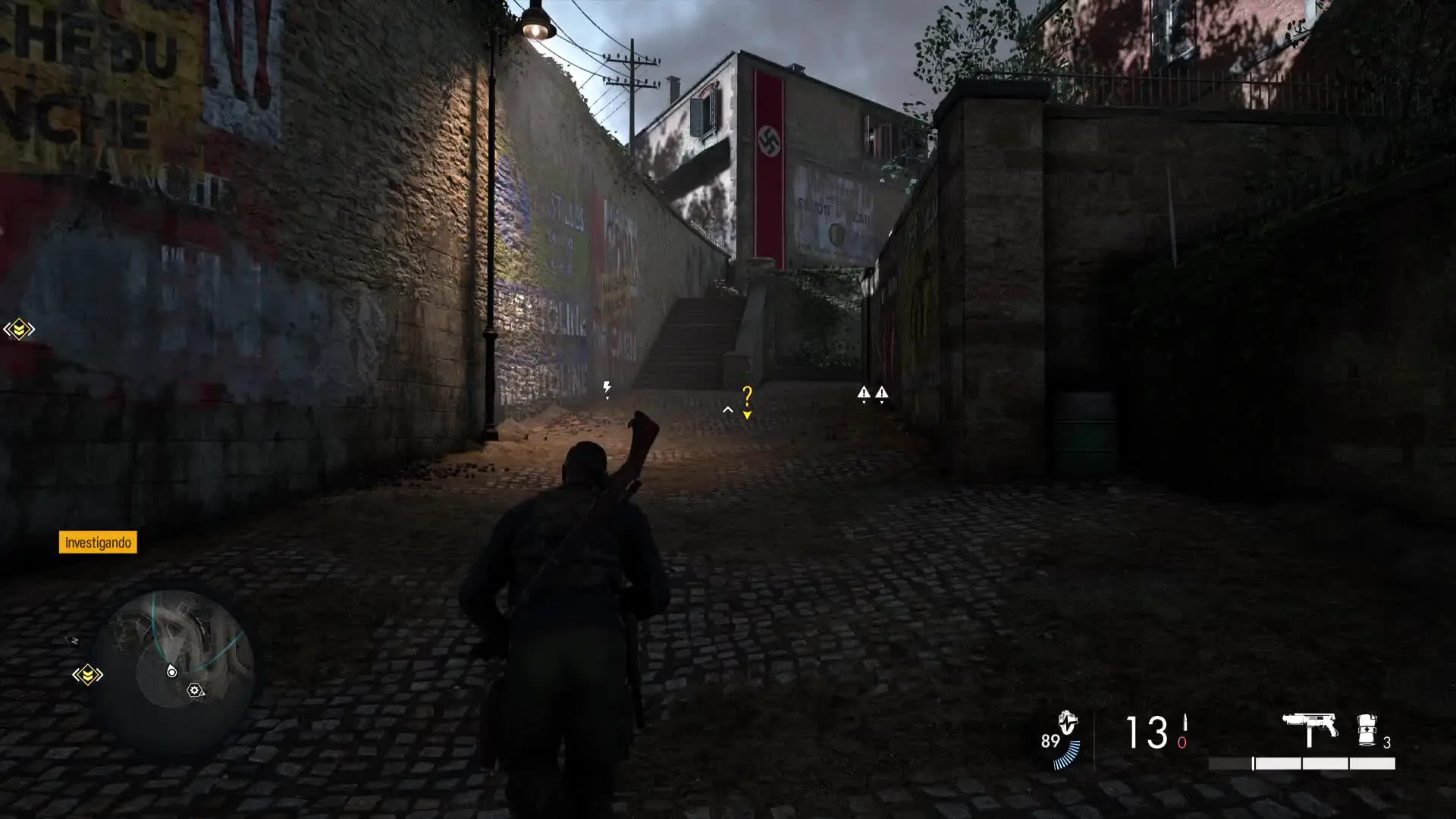Click the white lightning bolt marker
Image resolution: width=1456 pixels, height=819 pixels.
(607, 389)
